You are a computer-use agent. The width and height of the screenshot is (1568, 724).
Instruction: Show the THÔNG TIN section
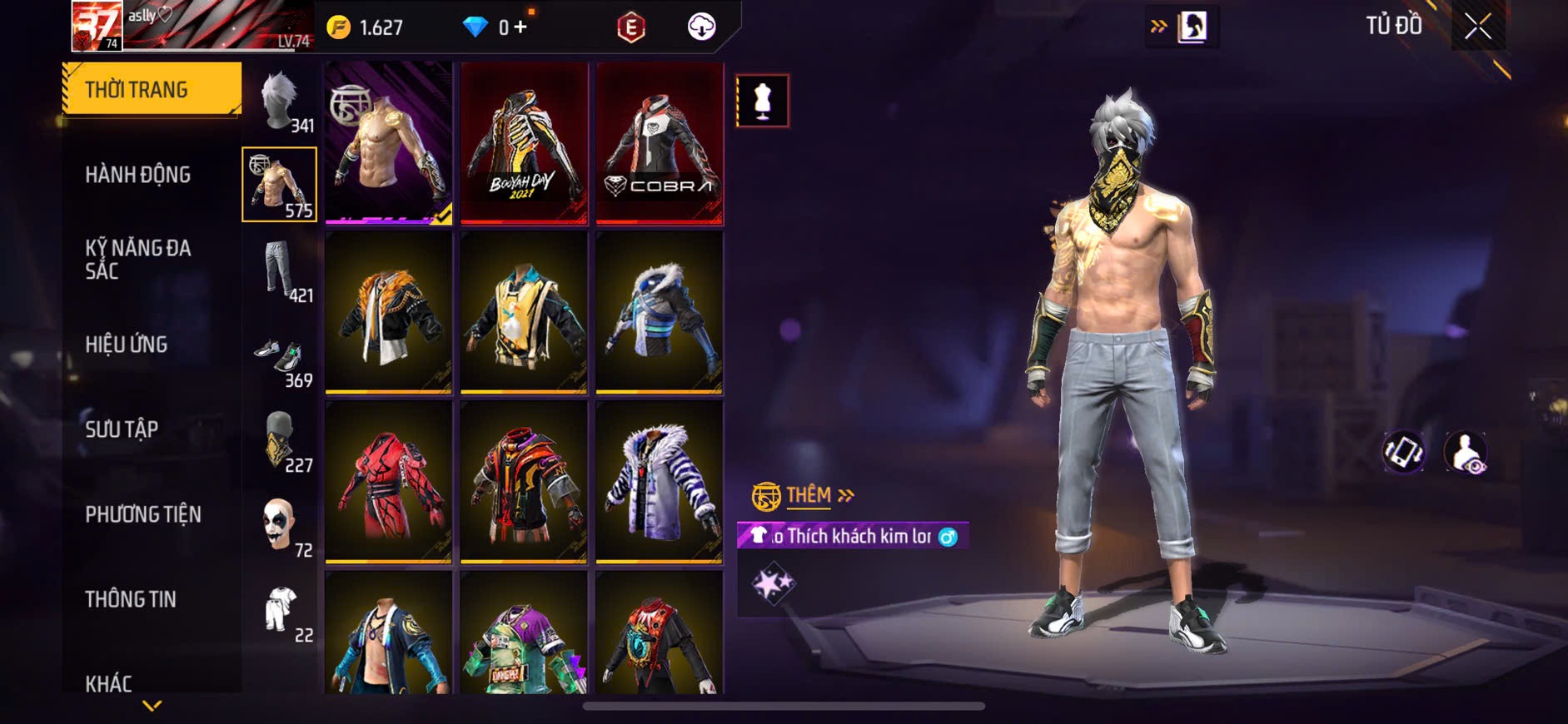[131, 599]
